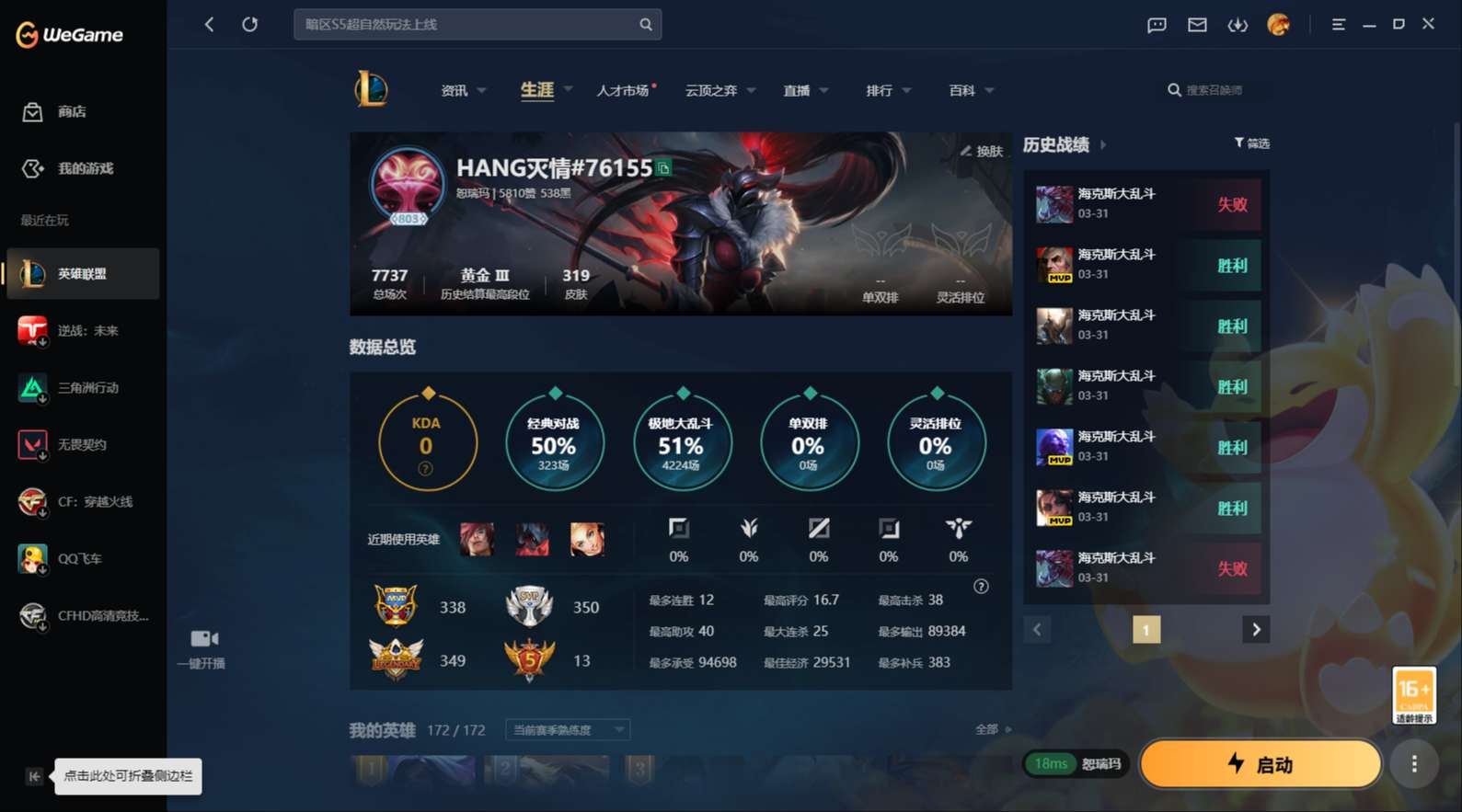Screen dimensions: 1462x812
Task: Expand the 当前赛季熟练度 selector
Action: click(567, 729)
